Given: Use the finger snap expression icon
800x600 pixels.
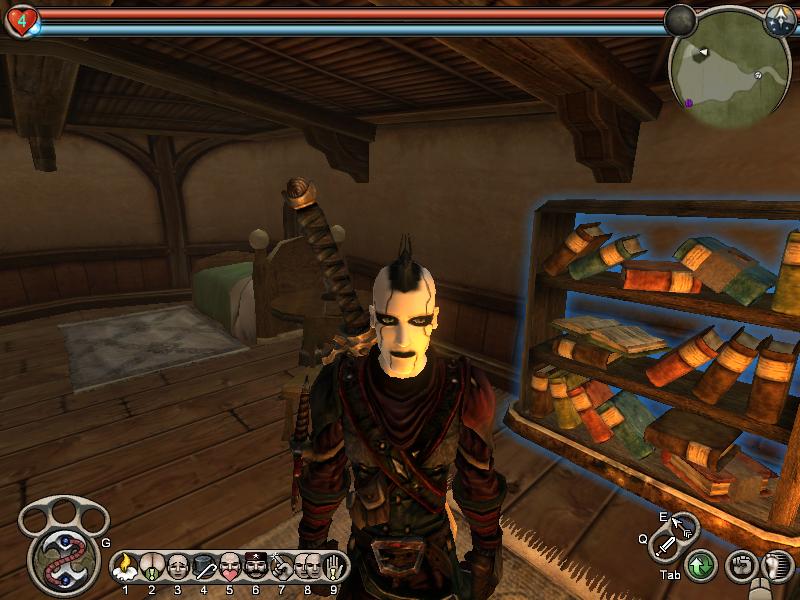Looking at the screenshot, I should 282,568.
